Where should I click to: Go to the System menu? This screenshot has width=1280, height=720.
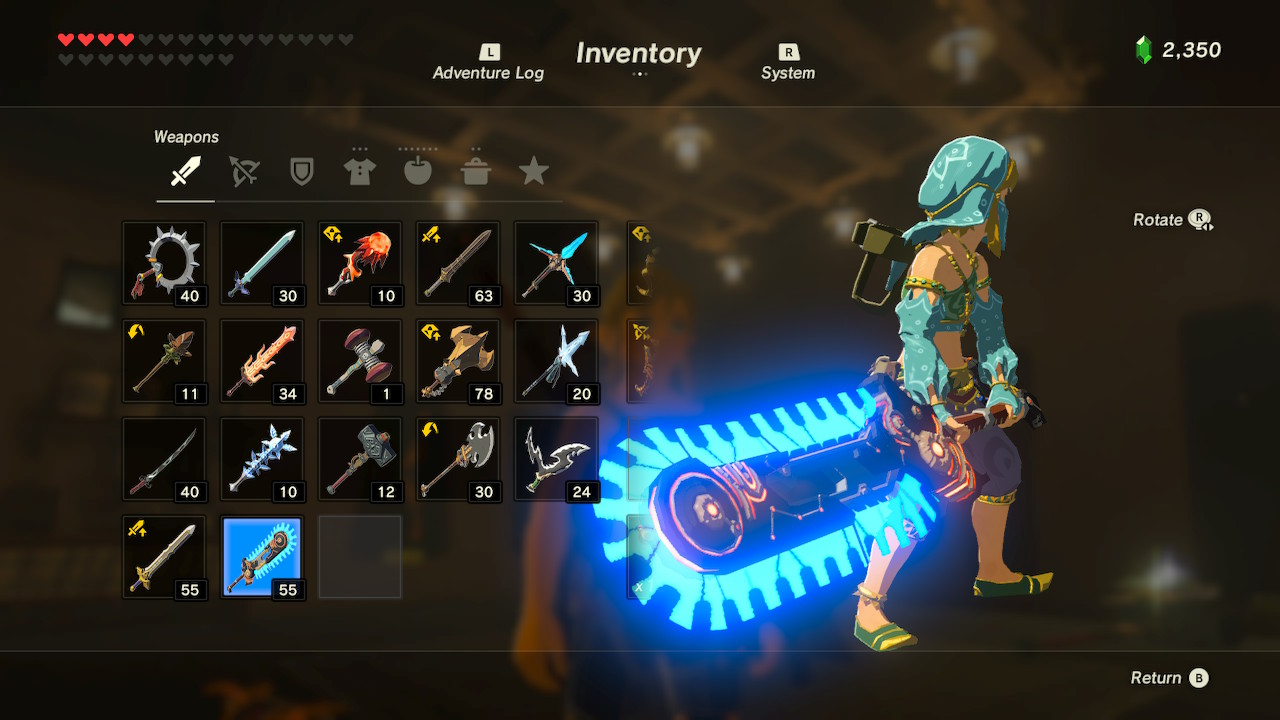[788, 63]
